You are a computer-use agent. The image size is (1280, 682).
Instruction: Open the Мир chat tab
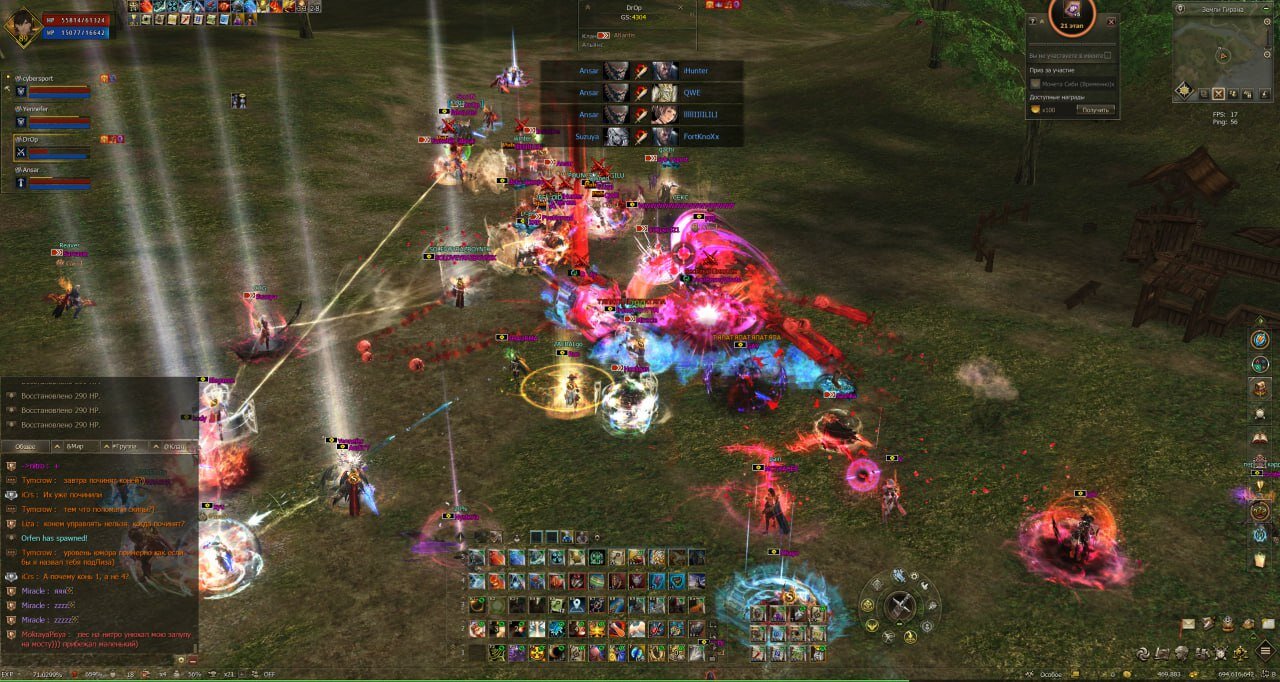(x=76, y=446)
